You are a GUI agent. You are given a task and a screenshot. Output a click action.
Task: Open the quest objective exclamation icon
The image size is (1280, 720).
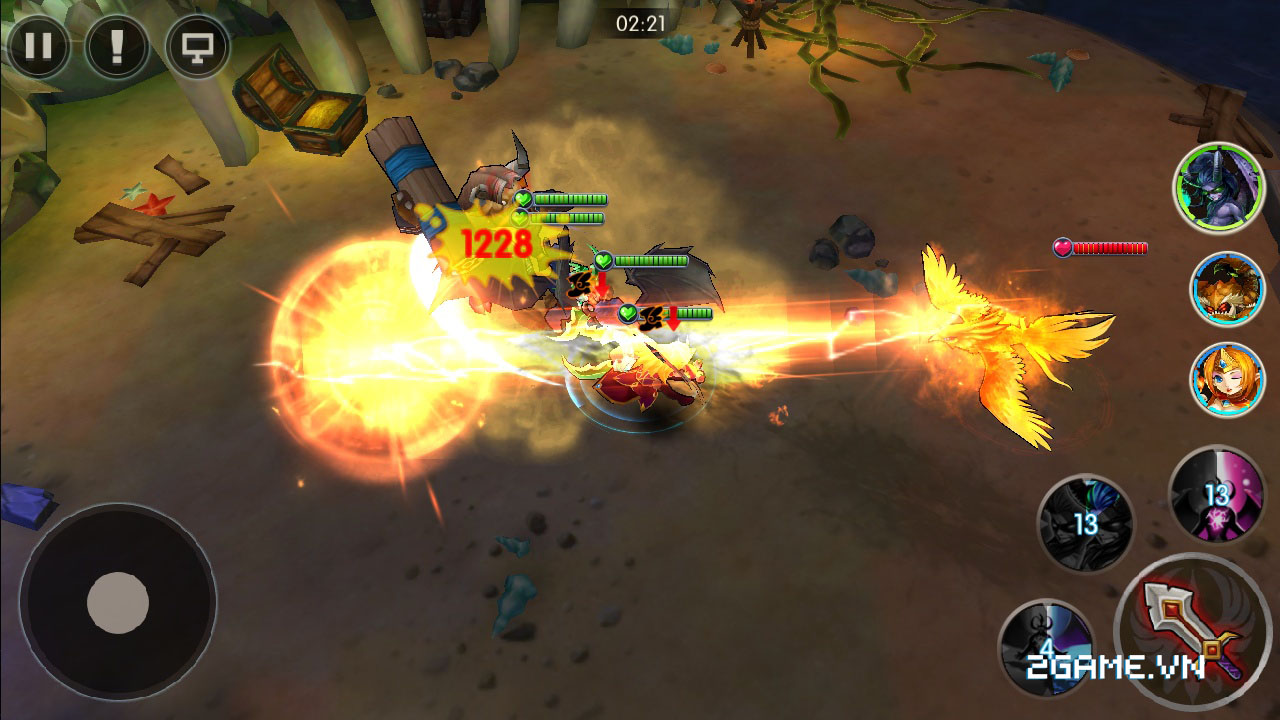[x=119, y=46]
